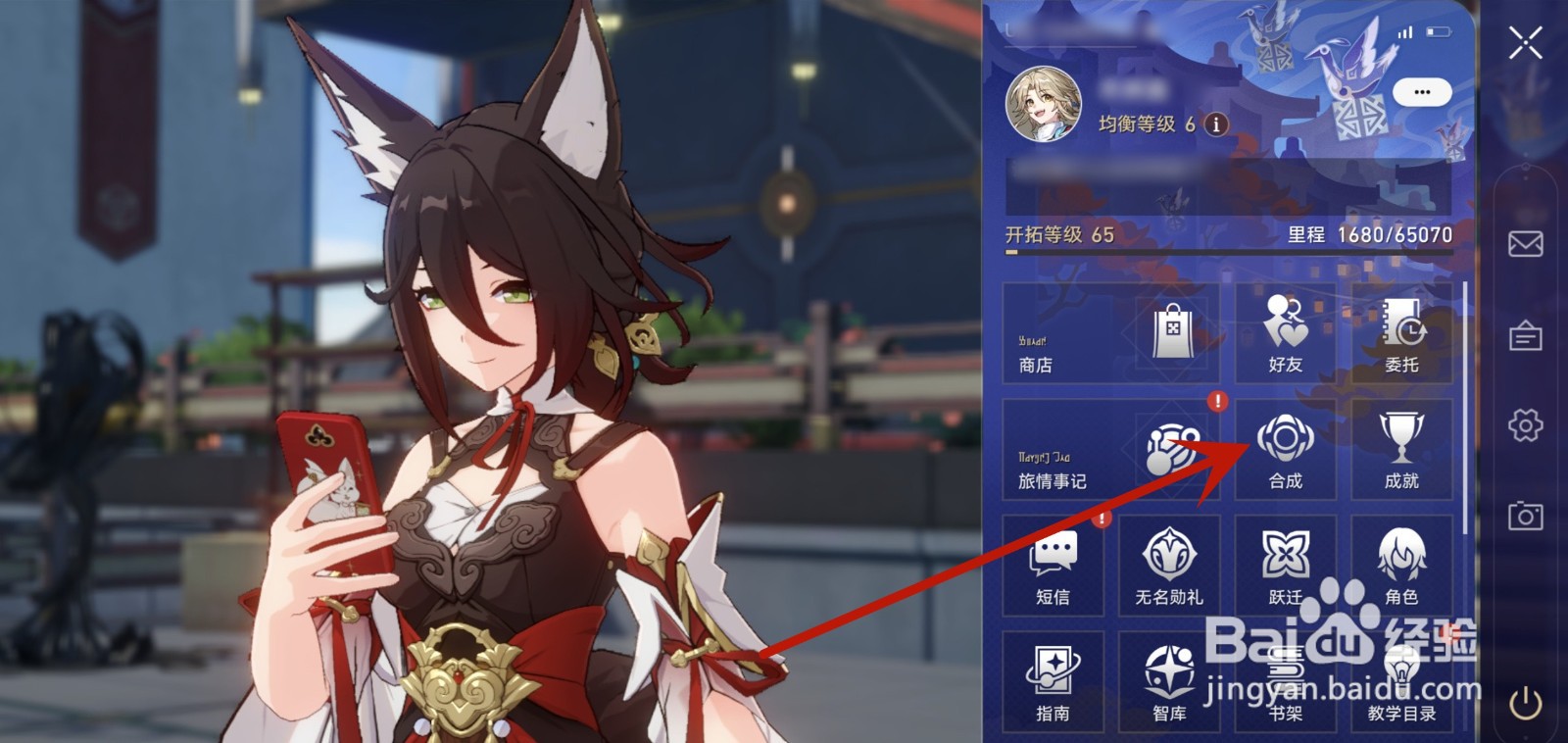Open the 成就 achievements page
Screen dimensions: 1568x743
click(1401, 451)
